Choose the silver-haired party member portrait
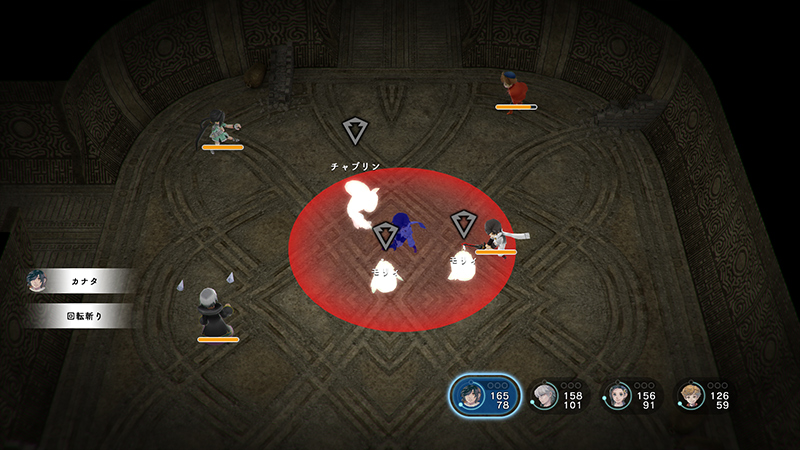The image size is (800, 450). tap(546, 396)
